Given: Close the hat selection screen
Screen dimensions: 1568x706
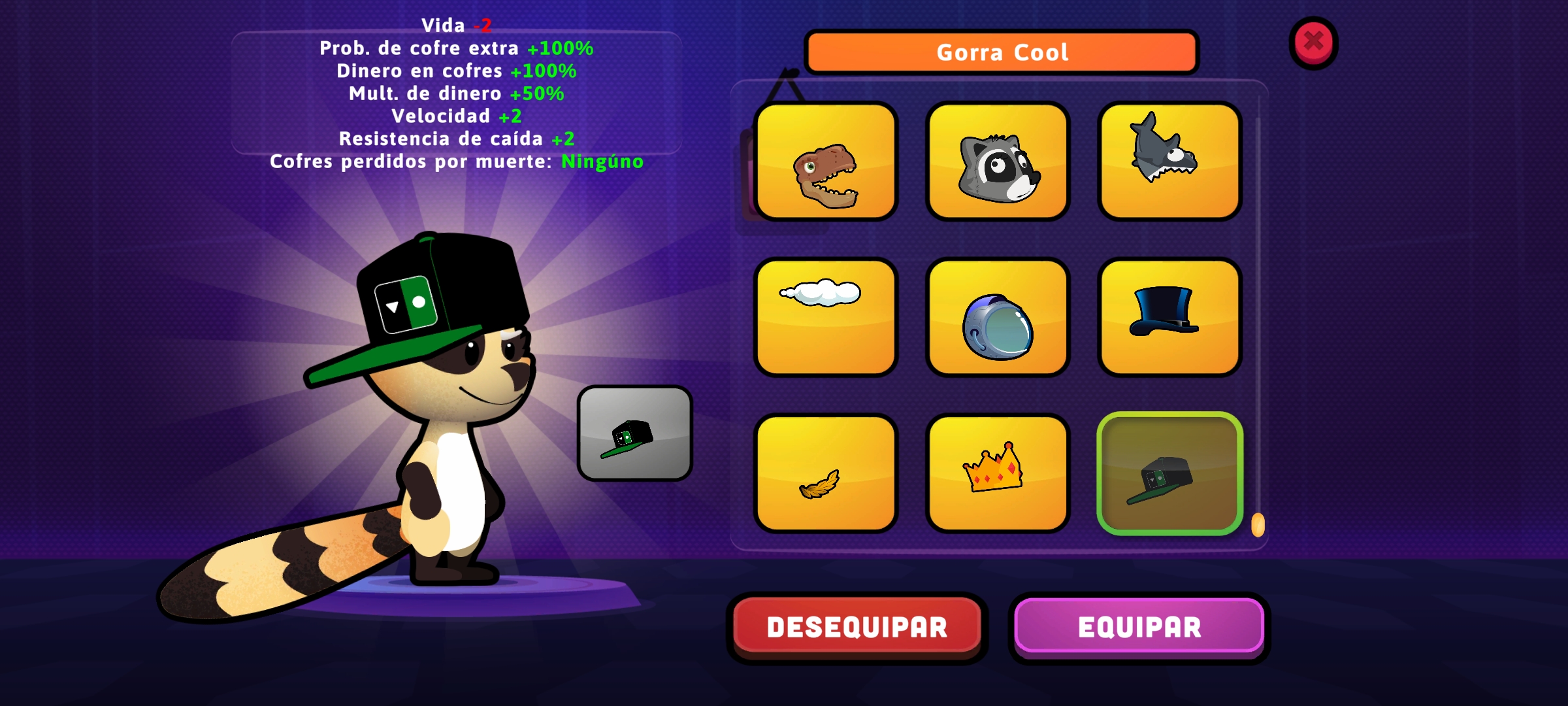Looking at the screenshot, I should [1313, 42].
